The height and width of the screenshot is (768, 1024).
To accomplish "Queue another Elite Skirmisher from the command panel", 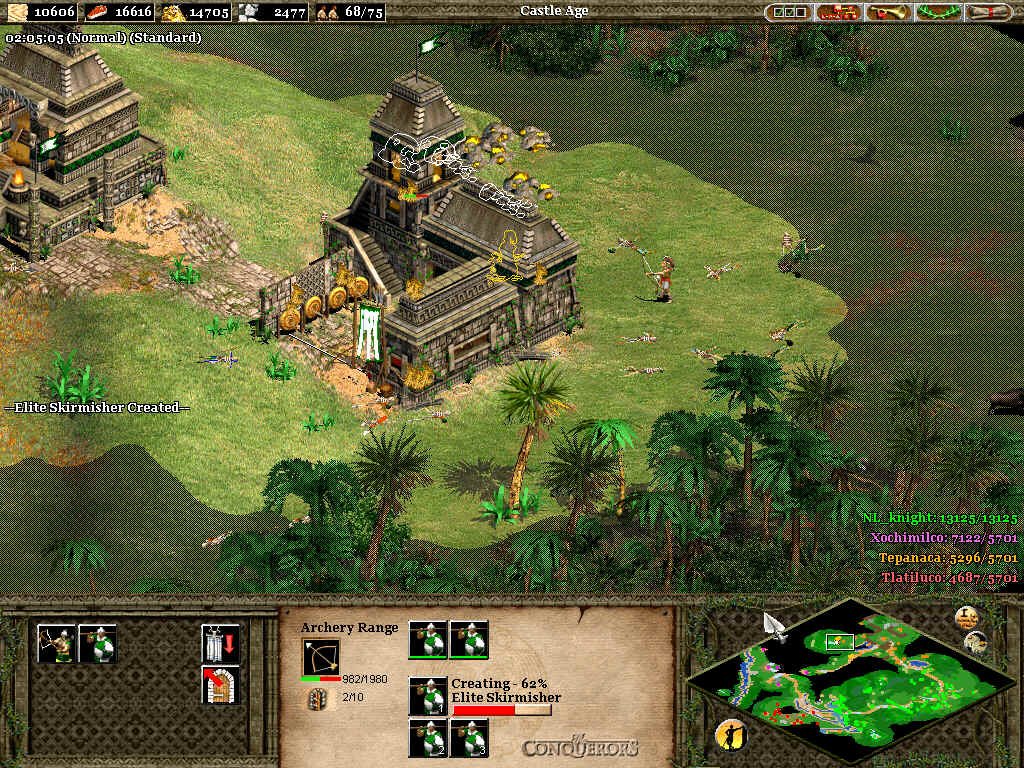I will (98, 643).
